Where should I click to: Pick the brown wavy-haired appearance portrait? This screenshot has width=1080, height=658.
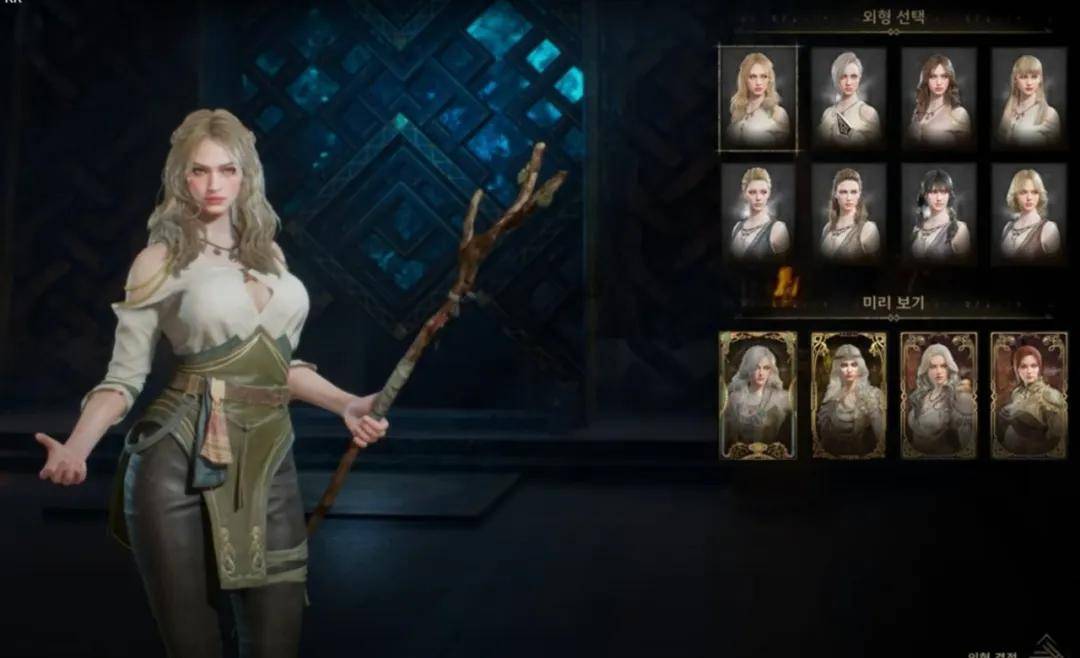coord(939,98)
